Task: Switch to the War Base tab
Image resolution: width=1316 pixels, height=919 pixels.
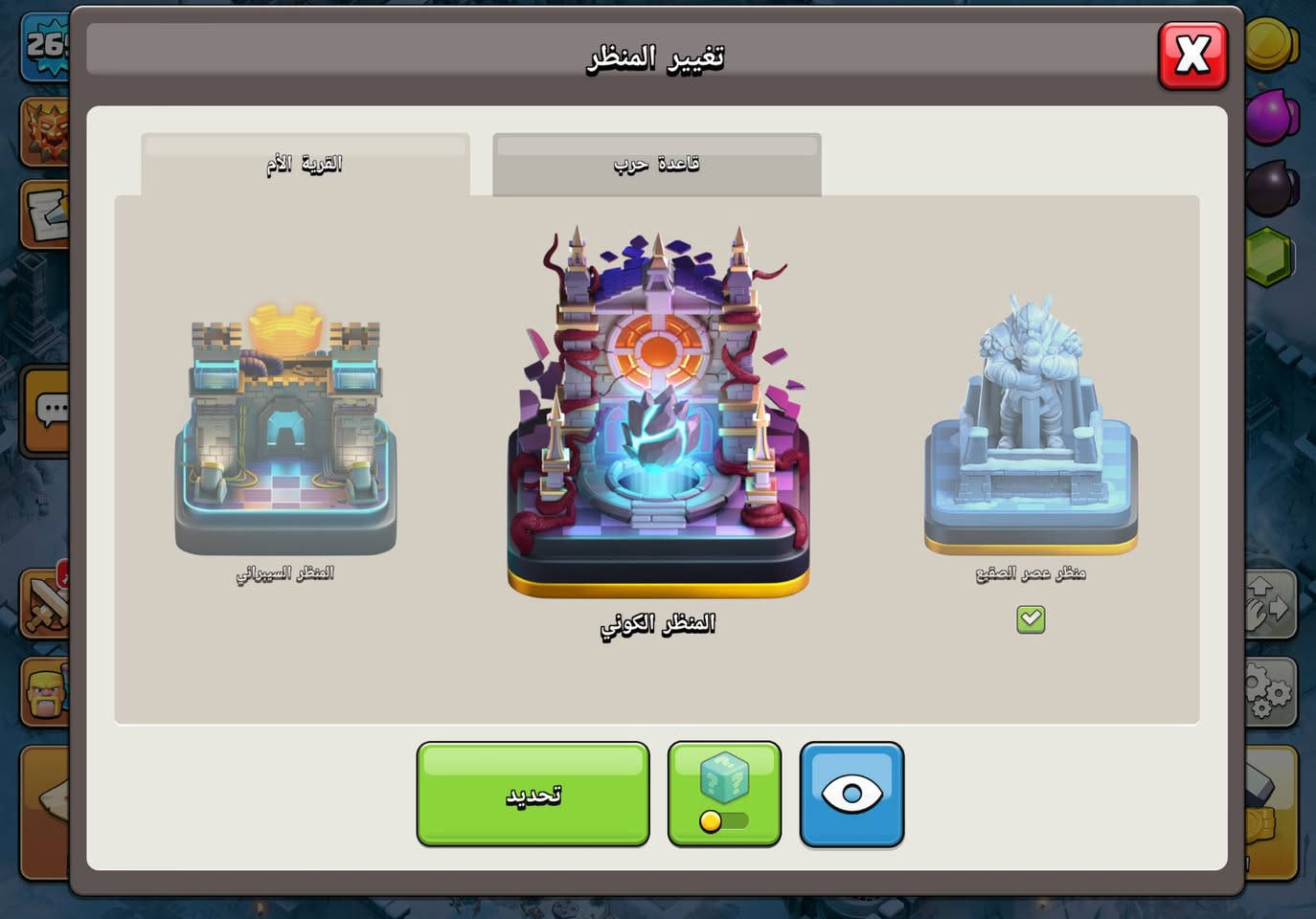Action: (656, 163)
